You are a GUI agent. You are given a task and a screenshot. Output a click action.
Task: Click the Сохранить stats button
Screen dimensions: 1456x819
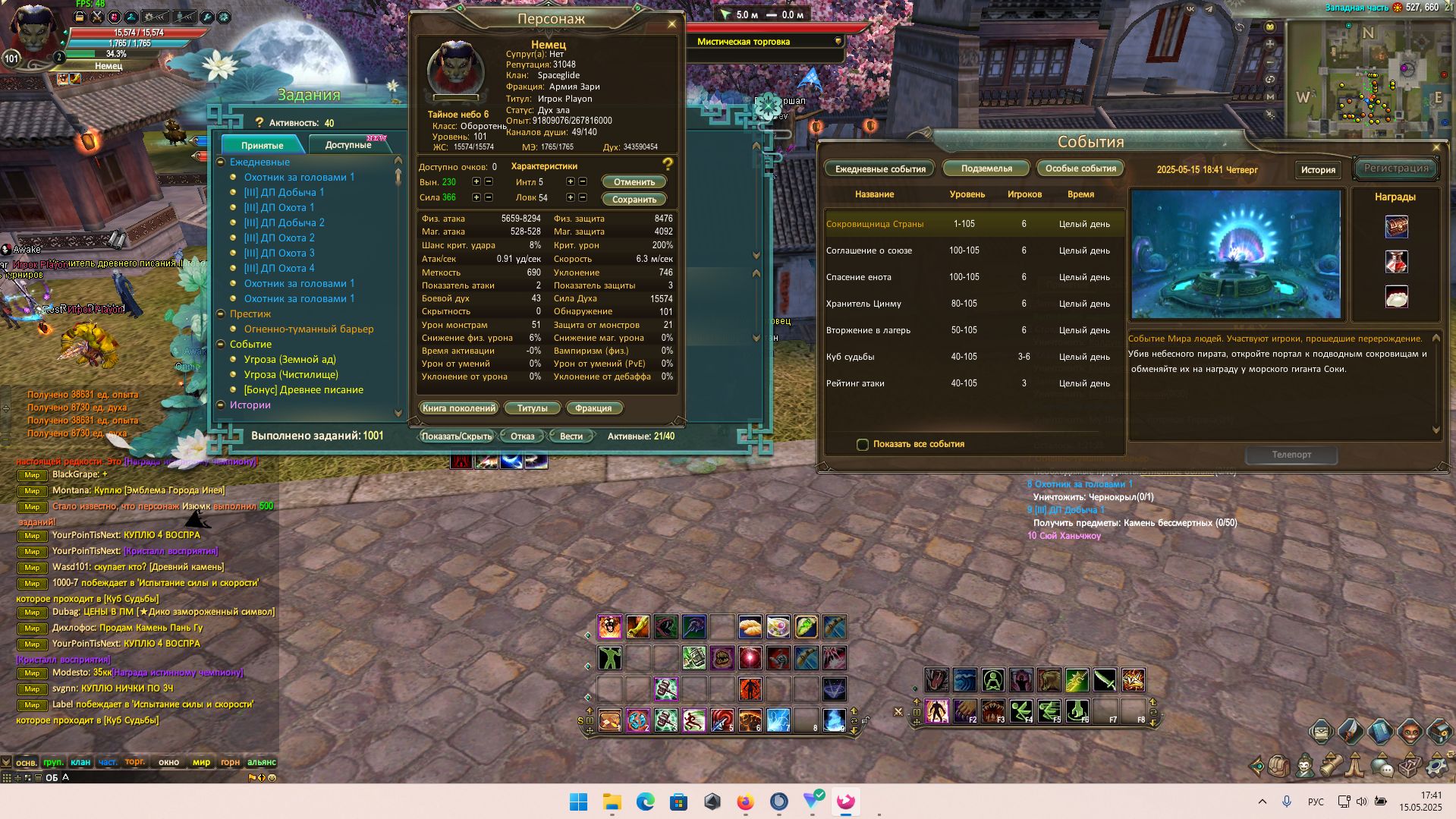pyautogui.click(x=634, y=200)
